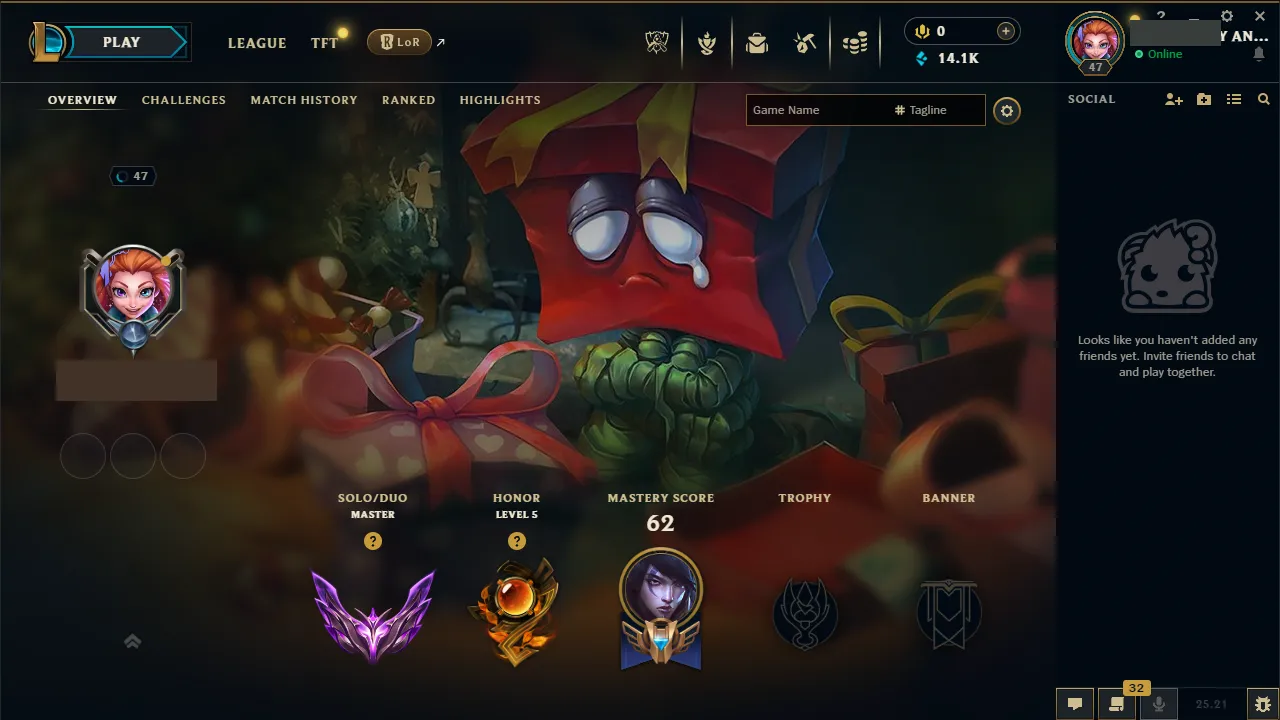Click the add-friend icon in Social panel
Viewport: 1280px width, 720px height.
pyautogui.click(x=1172, y=99)
